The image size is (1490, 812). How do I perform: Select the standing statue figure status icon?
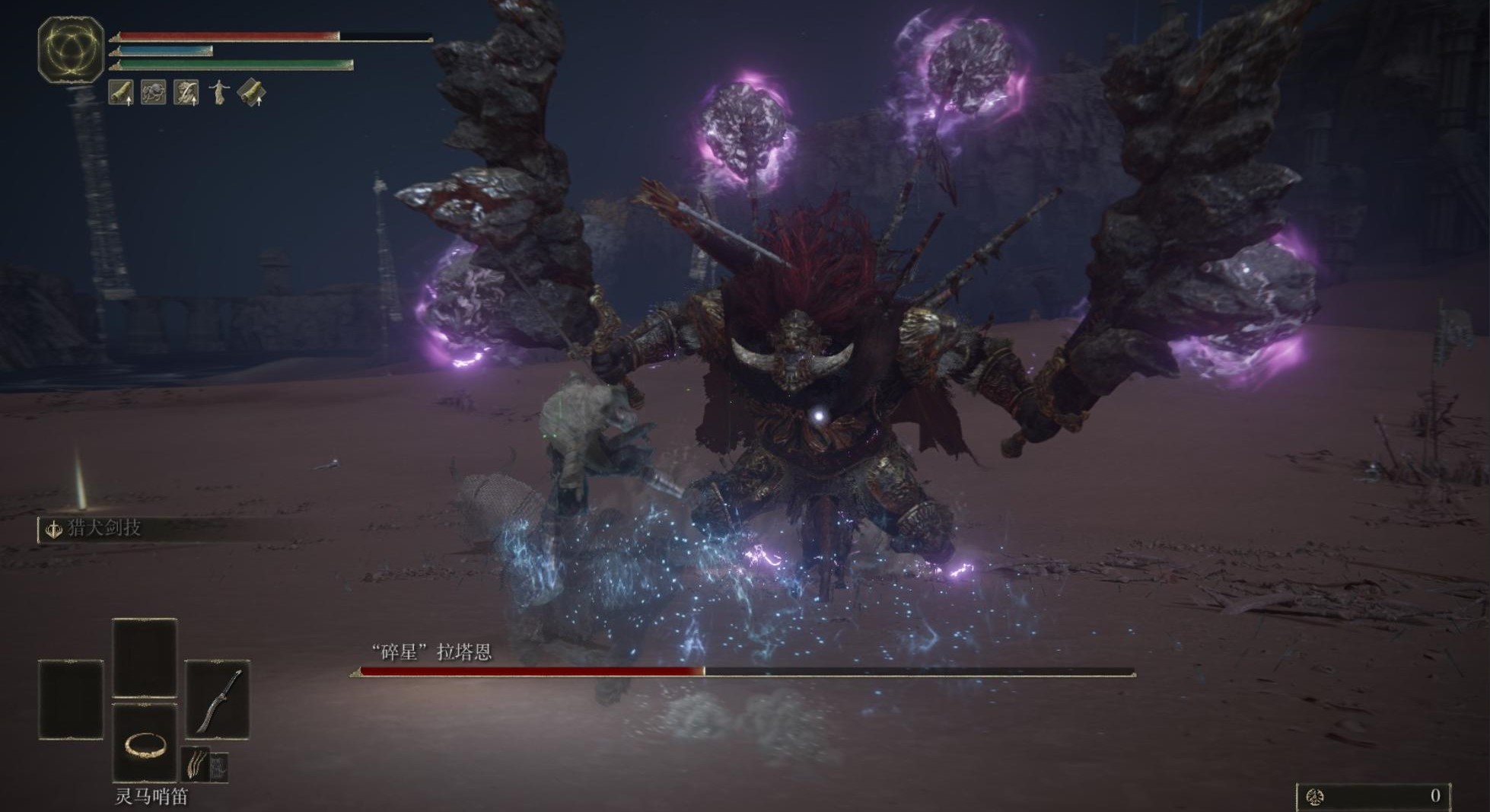pos(219,93)
